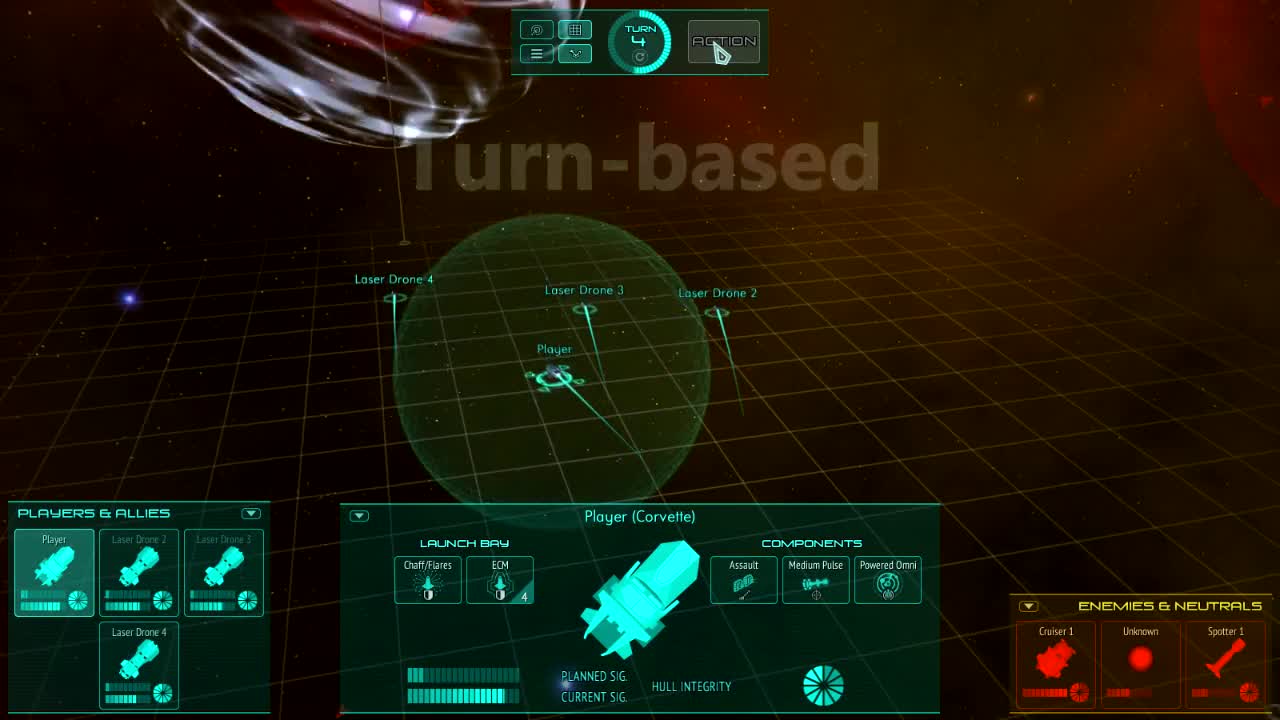Viewport: 1280px width, 720px height.
Task: Launch Chaff/Flares from the Launch Bay
Action: click(x=427, y=580)
